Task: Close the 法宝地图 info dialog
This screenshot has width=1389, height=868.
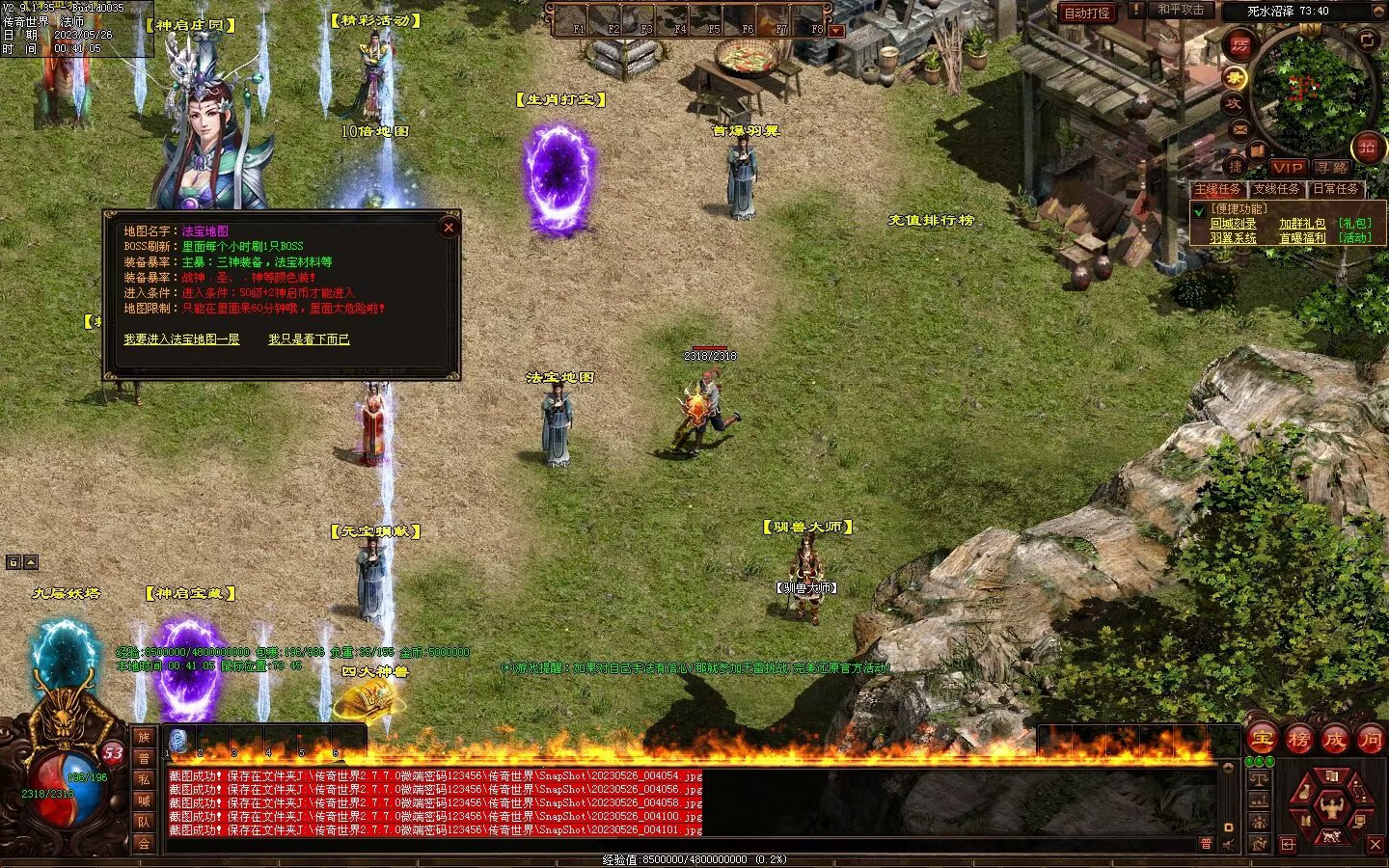Action: [x=449, y=228]
